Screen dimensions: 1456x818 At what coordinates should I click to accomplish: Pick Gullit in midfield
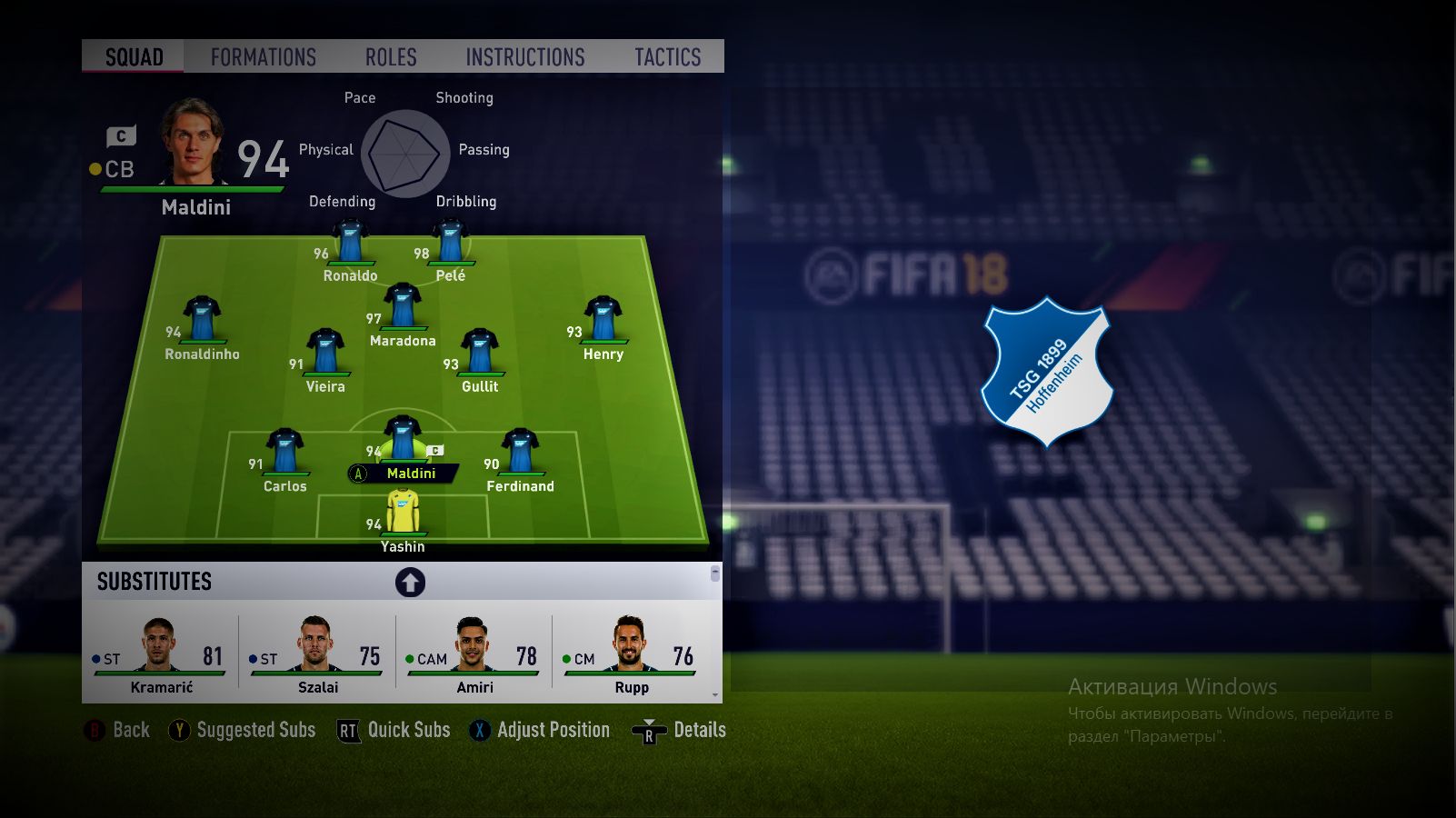coord(480,355)
